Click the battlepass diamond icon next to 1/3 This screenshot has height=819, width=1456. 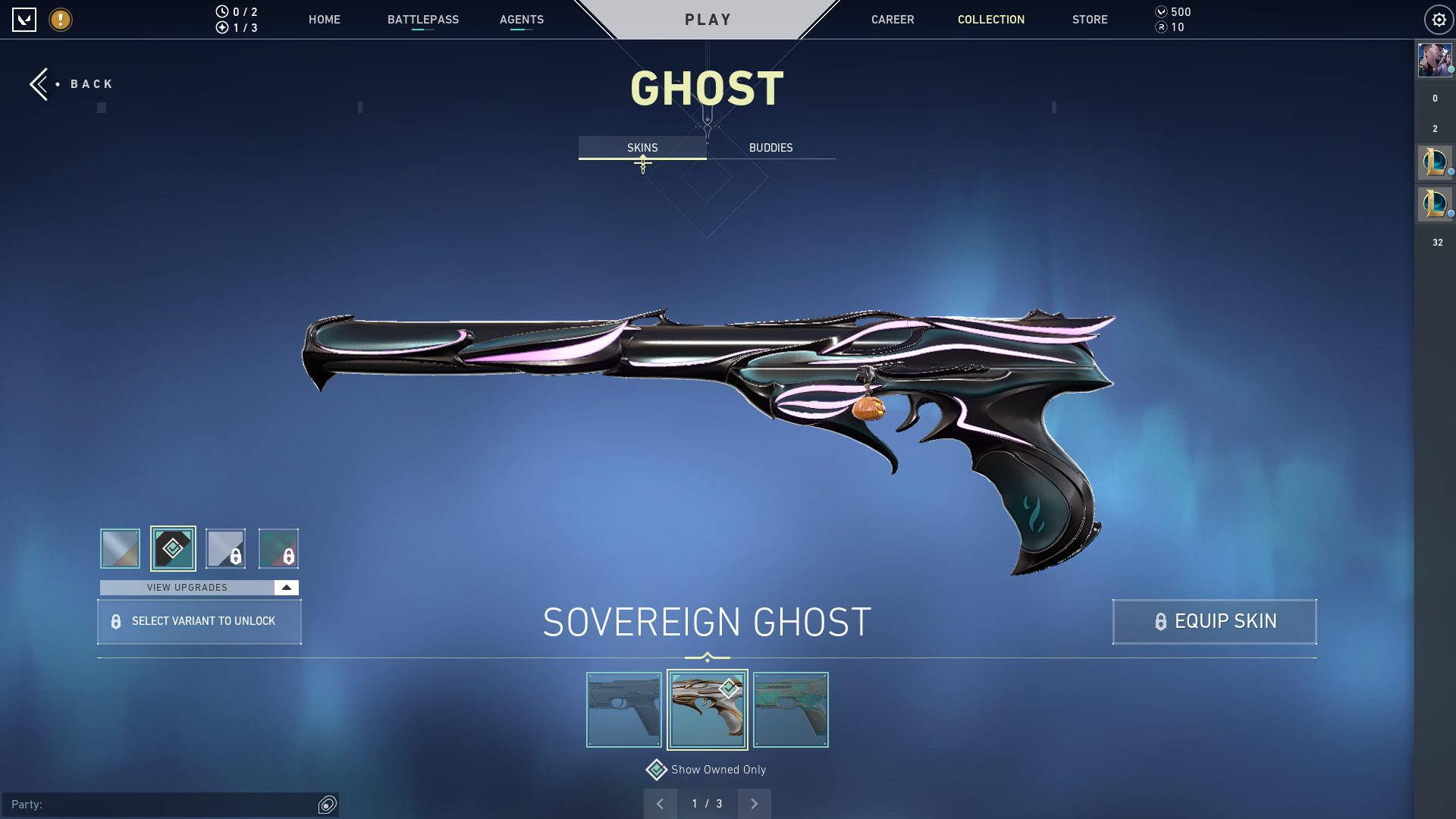222,27
